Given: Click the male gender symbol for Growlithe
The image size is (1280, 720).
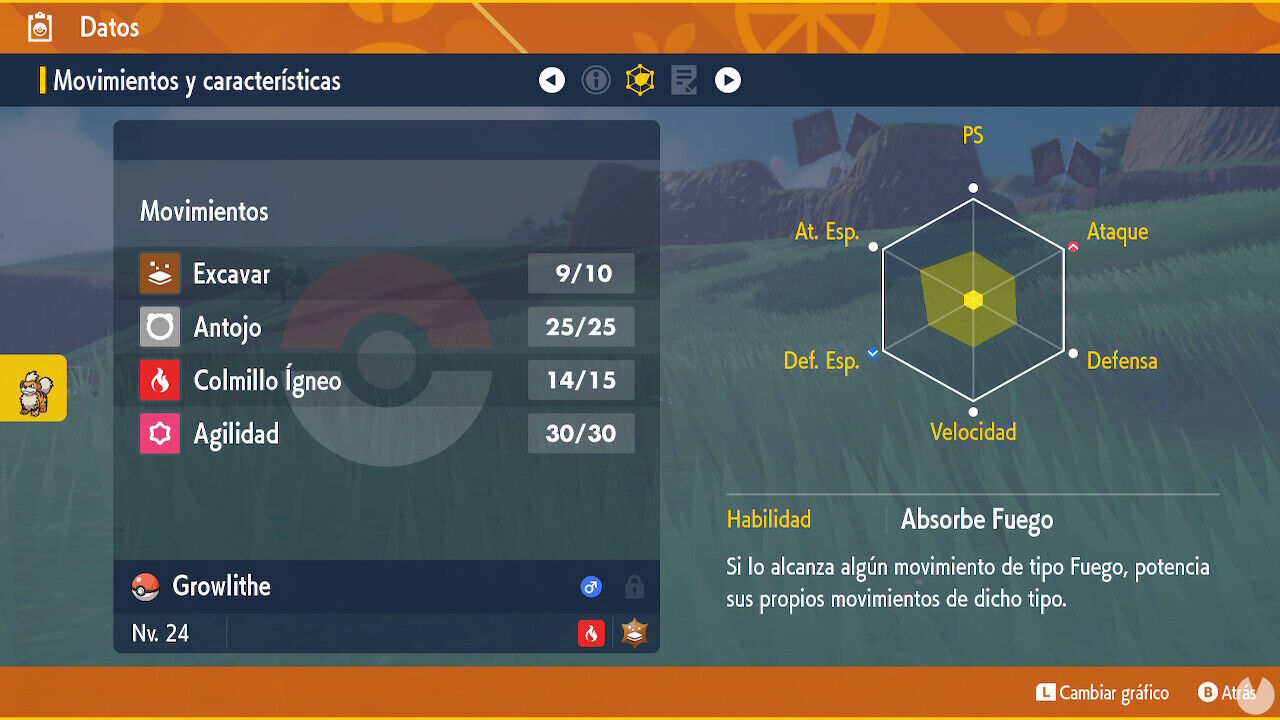Looking at the screenshot, I should (x=591, y=587).
